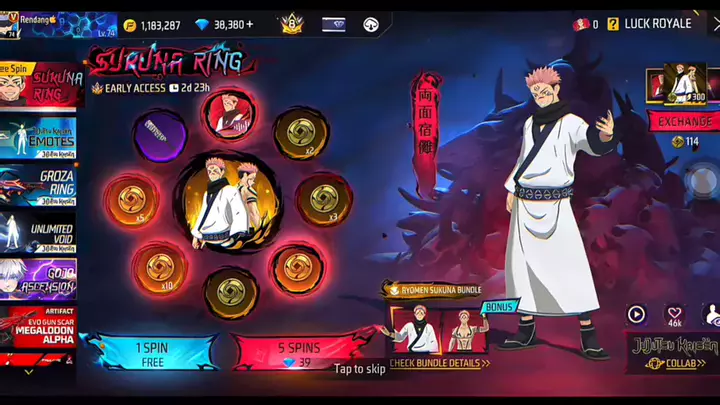
Task: Add more diamonds with the plus button
Action: pyautogui.click(x=250, y=24)
